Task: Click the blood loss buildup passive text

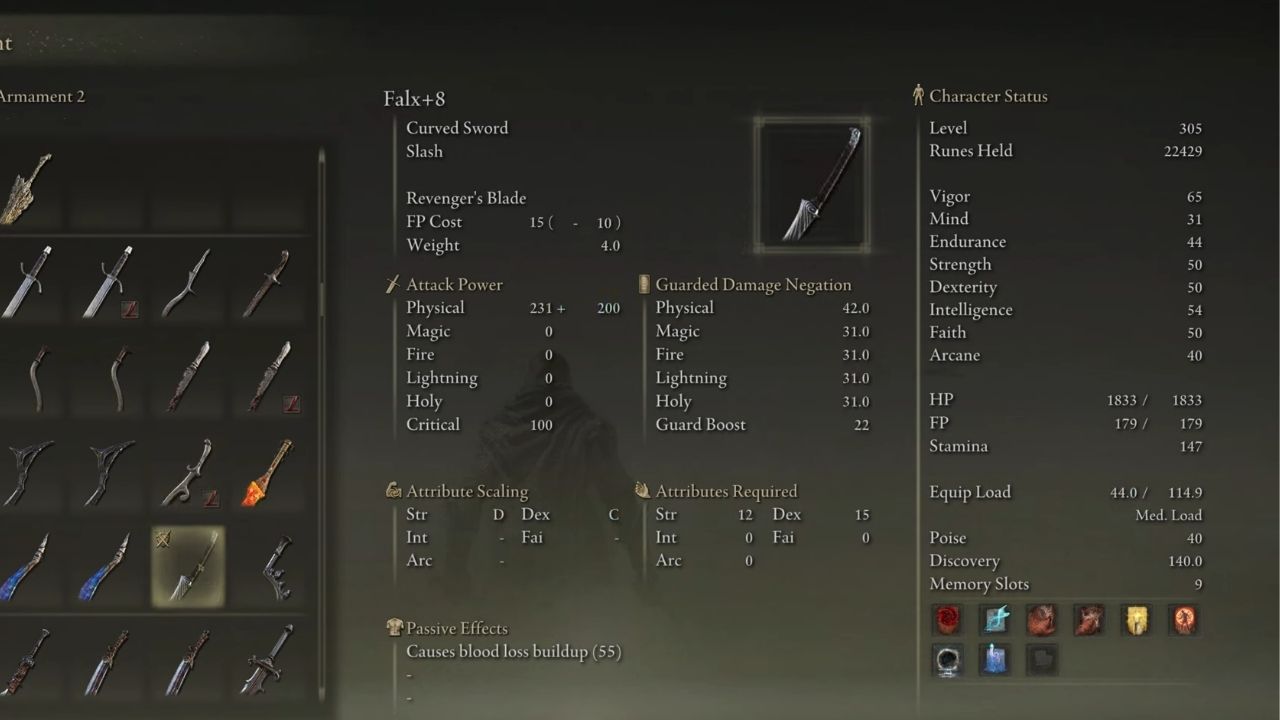Action: 513,651
